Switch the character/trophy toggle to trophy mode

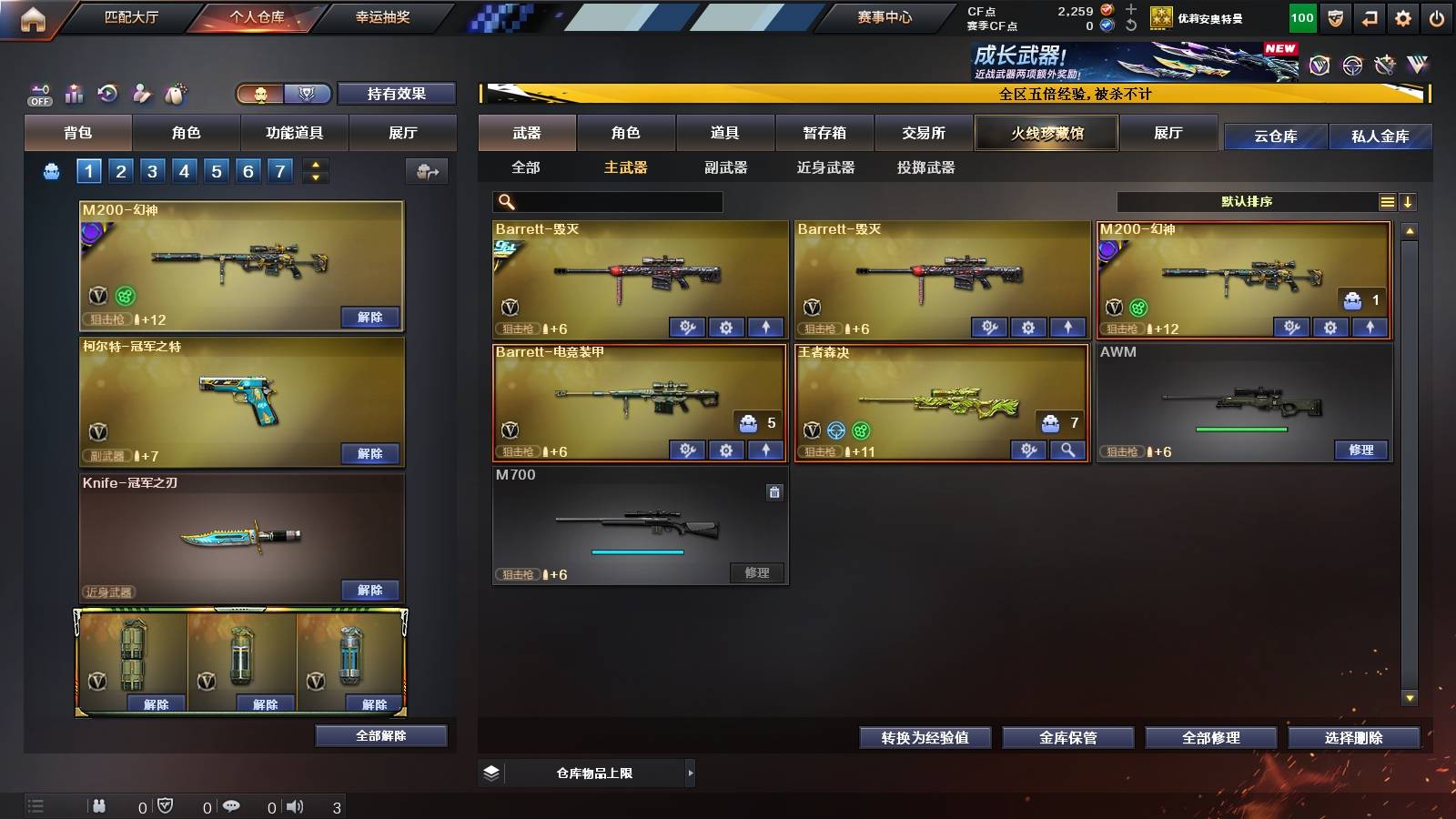pyautogui.click(x=309, y=93)
